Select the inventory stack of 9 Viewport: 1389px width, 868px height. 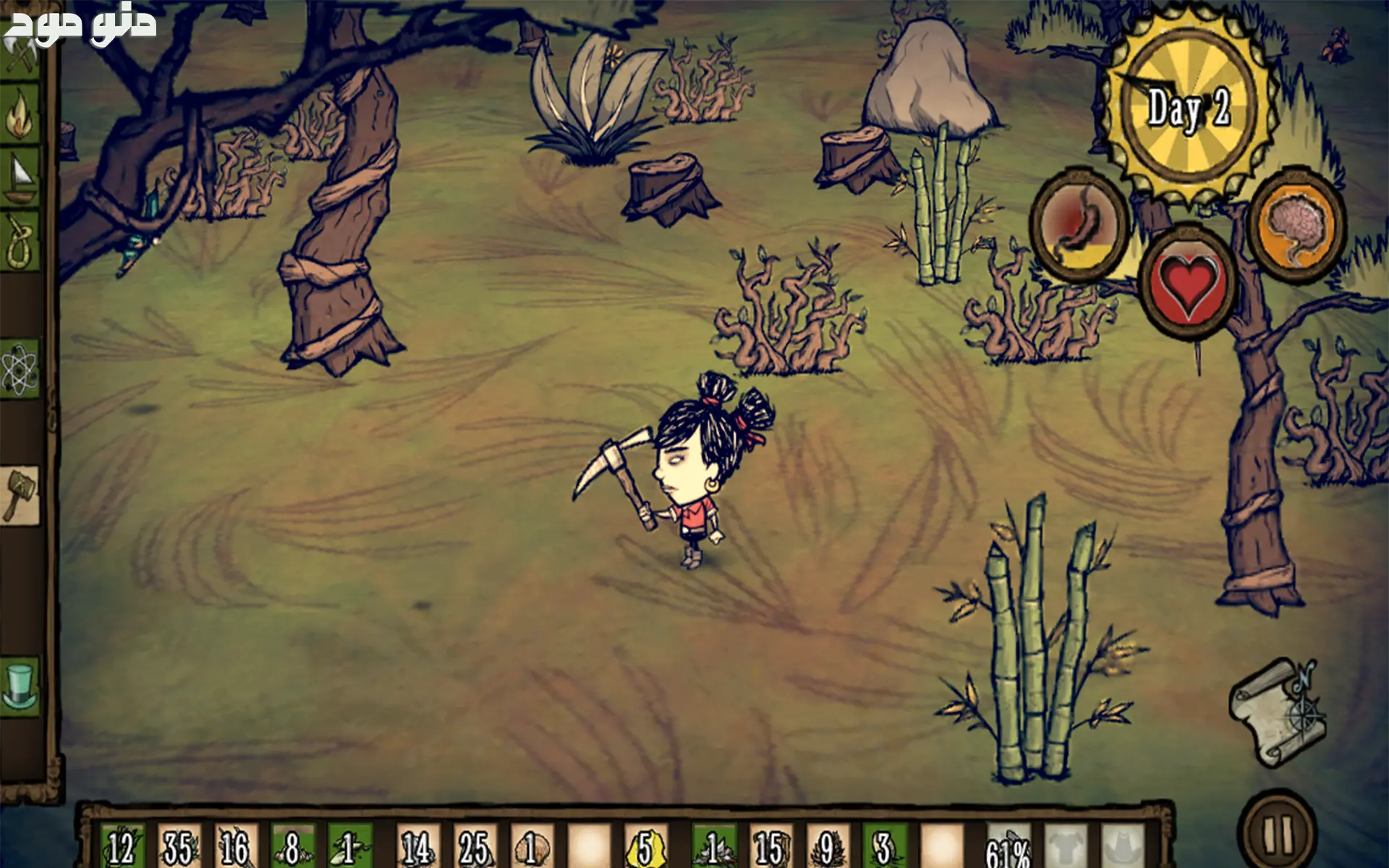tap(825, 846)
